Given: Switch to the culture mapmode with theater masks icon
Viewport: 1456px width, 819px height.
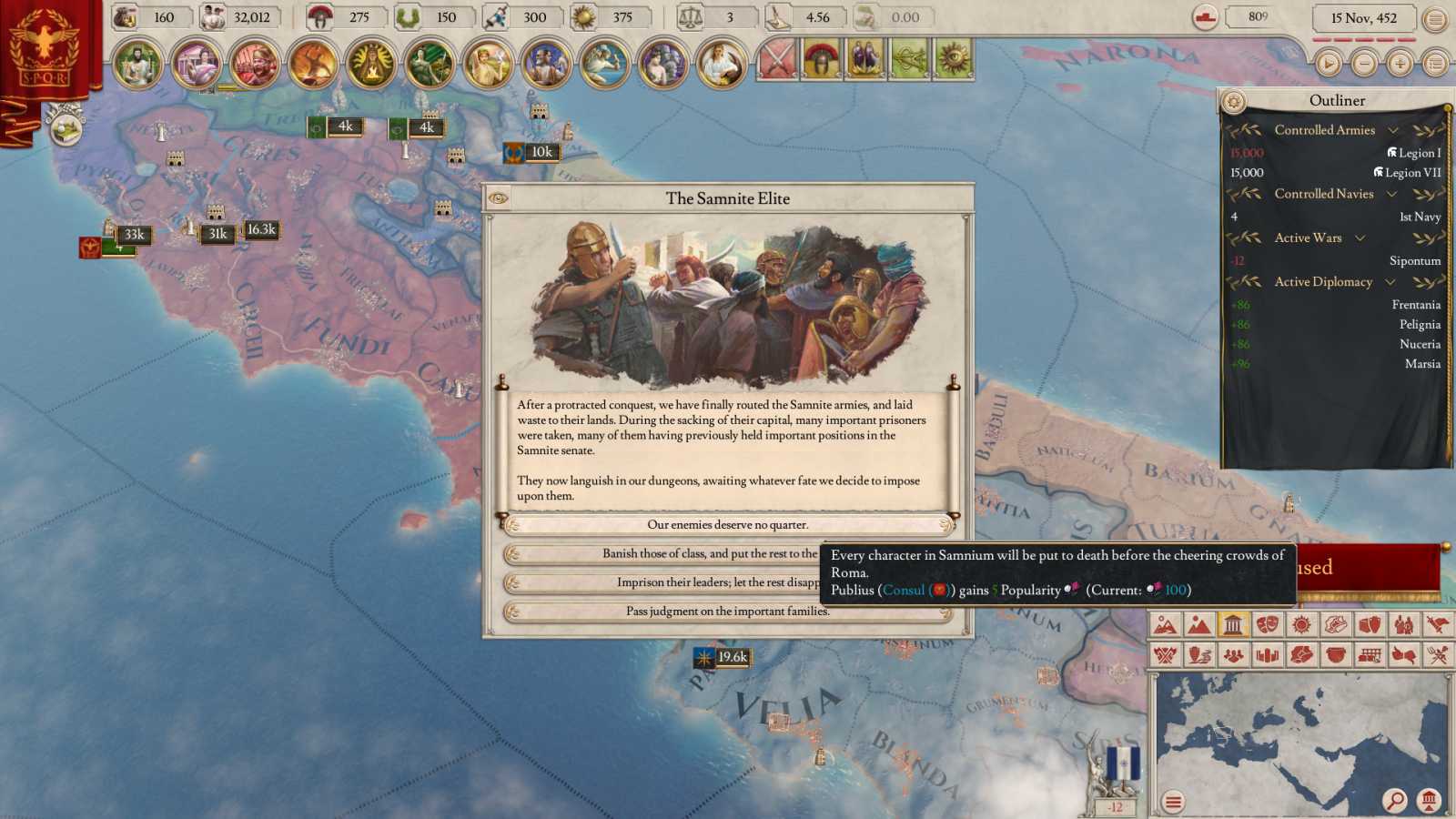Looking at the screenshot, I should [1268, 625].
